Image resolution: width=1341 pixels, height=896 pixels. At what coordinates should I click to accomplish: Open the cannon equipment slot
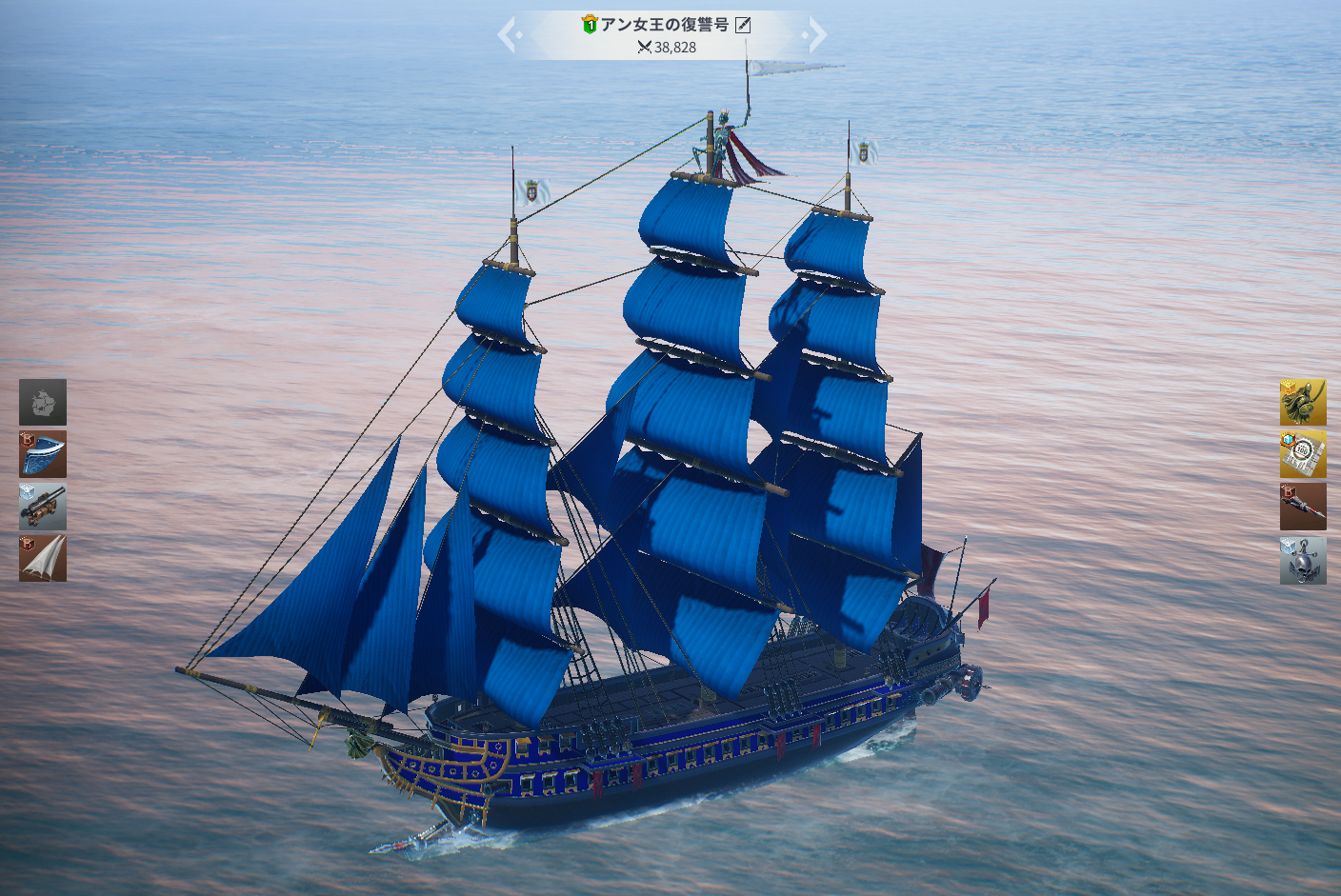(x=43, y=507)
